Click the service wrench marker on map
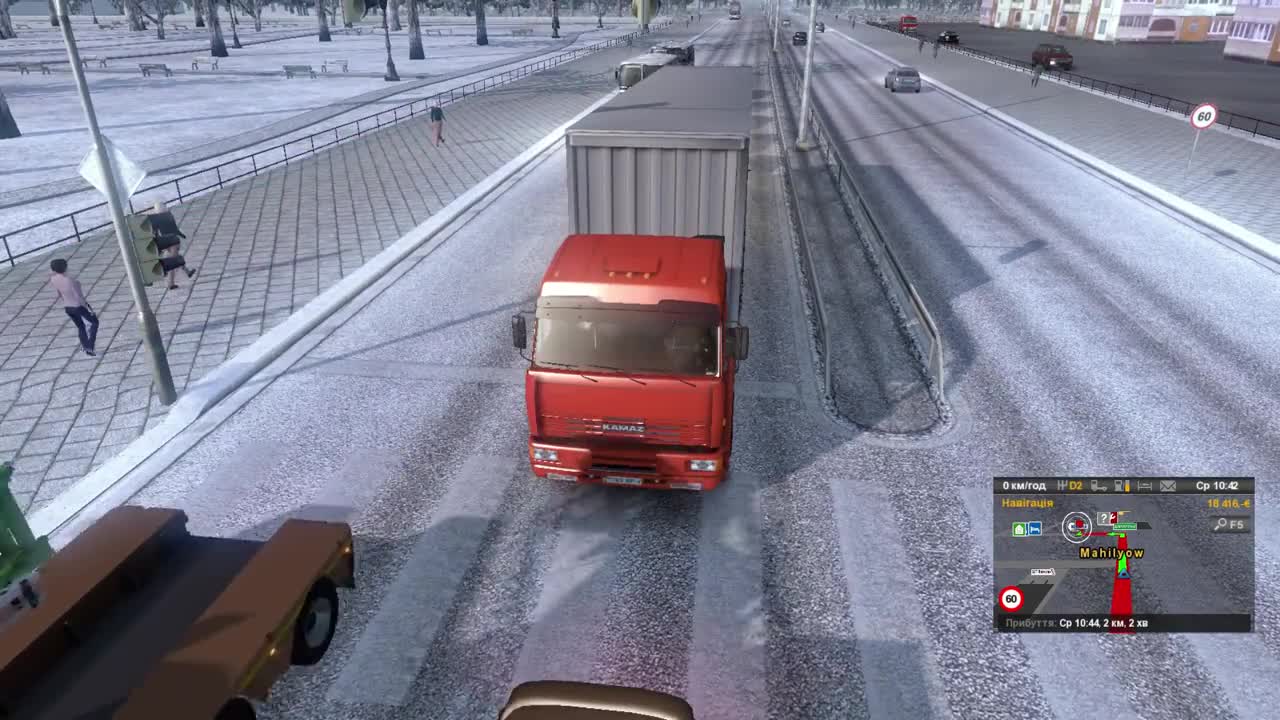This screenshot has height=720, width=1280. (x=1113, y=517)
